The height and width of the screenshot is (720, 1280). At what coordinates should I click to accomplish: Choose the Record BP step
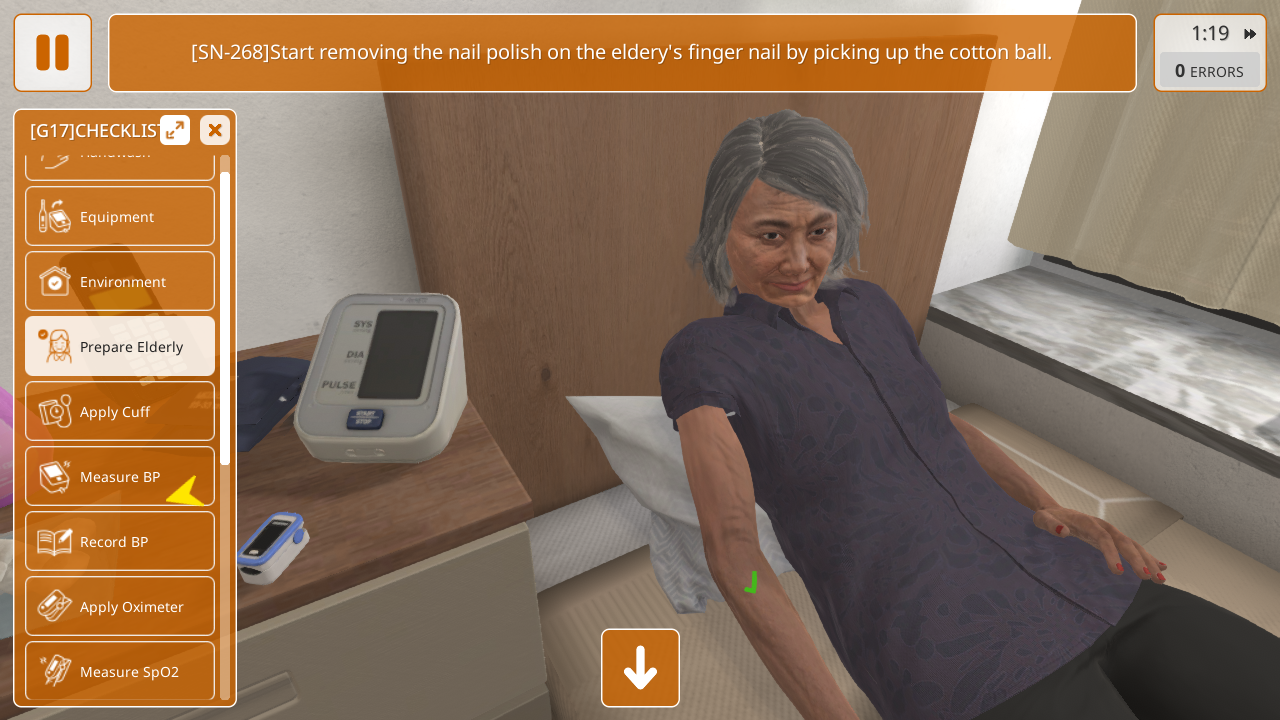[x=120, y=541]
